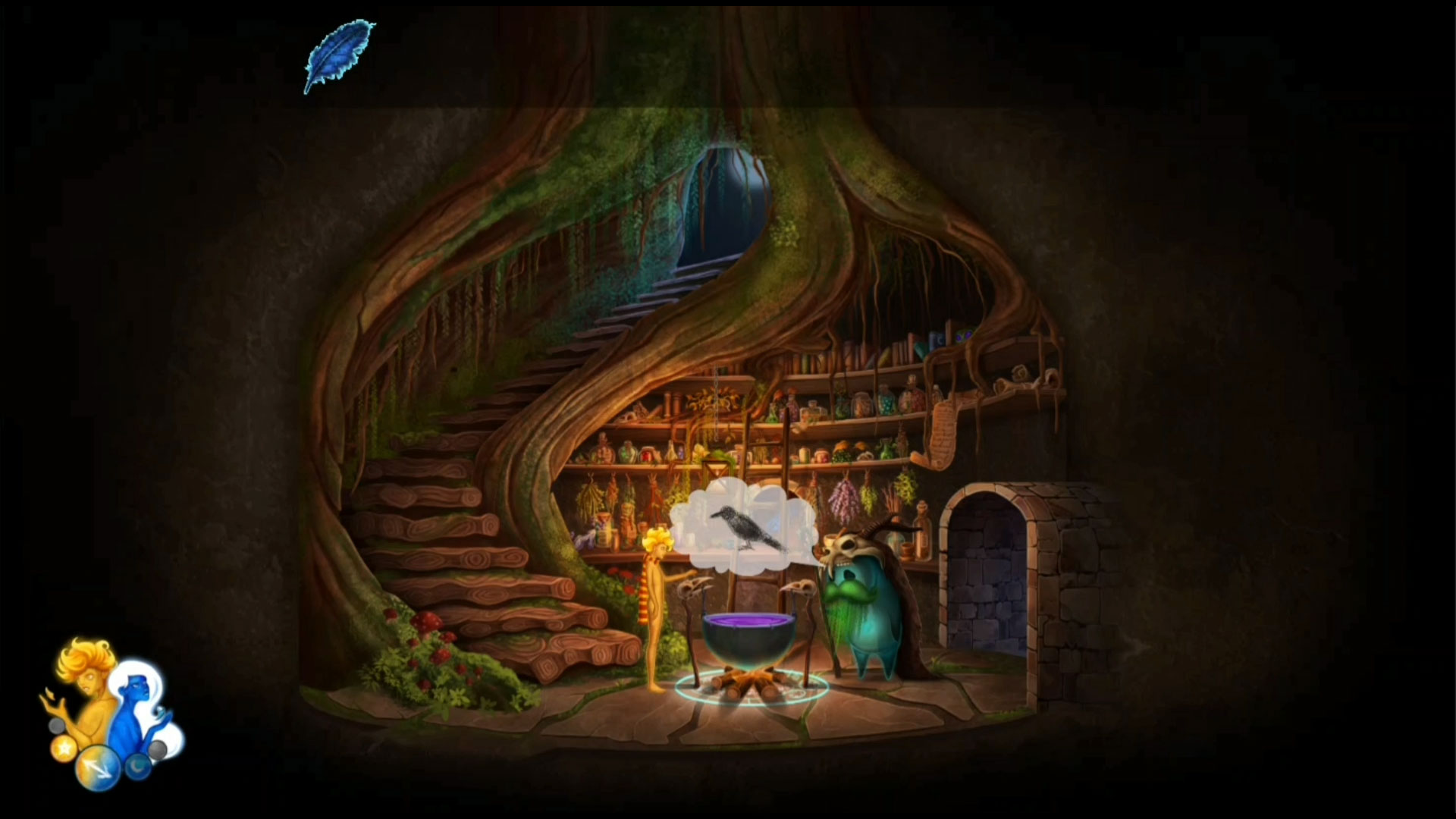Click the golden star orb on the emblem
1456x819 pixels.
click(64, 749)
